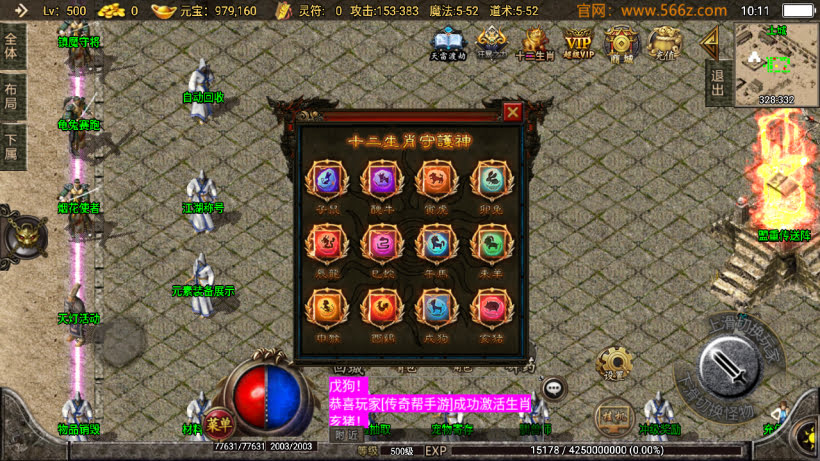Viewport: 820px width, 461px height.
Task: Select the 未羊 goat zodiac guardian
Action: (489, 243)
